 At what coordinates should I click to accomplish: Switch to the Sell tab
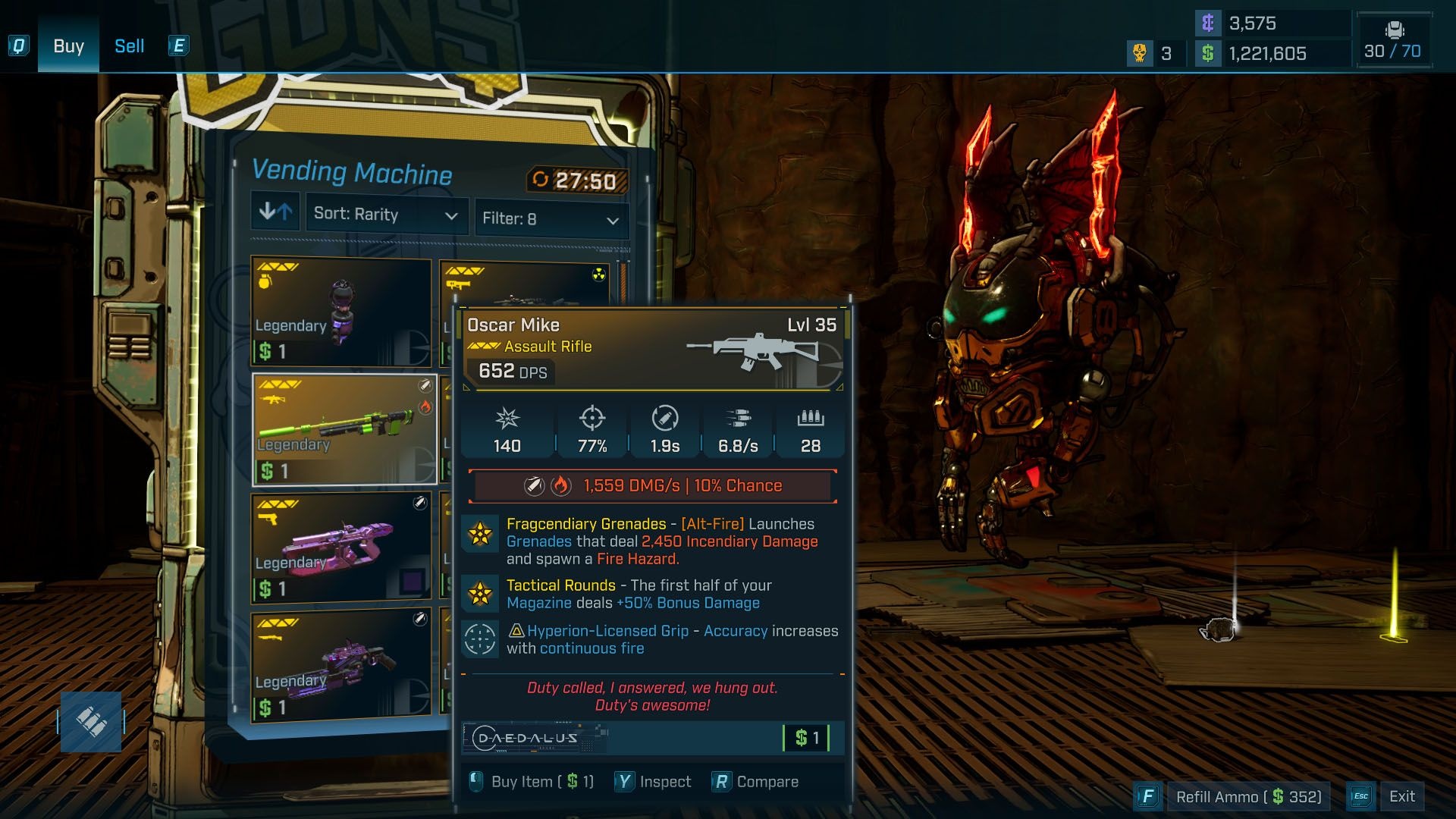129,46
